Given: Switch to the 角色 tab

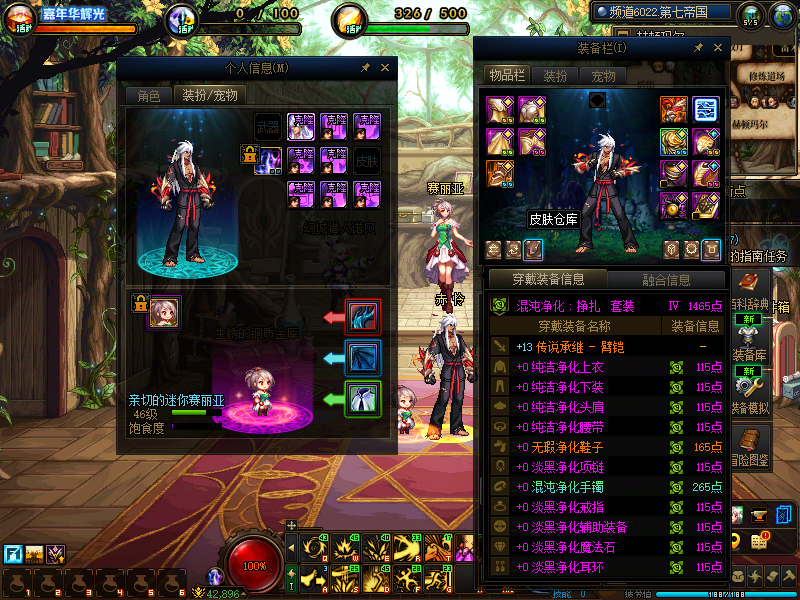Looking at the screenshot, I should tap(148, 96).
